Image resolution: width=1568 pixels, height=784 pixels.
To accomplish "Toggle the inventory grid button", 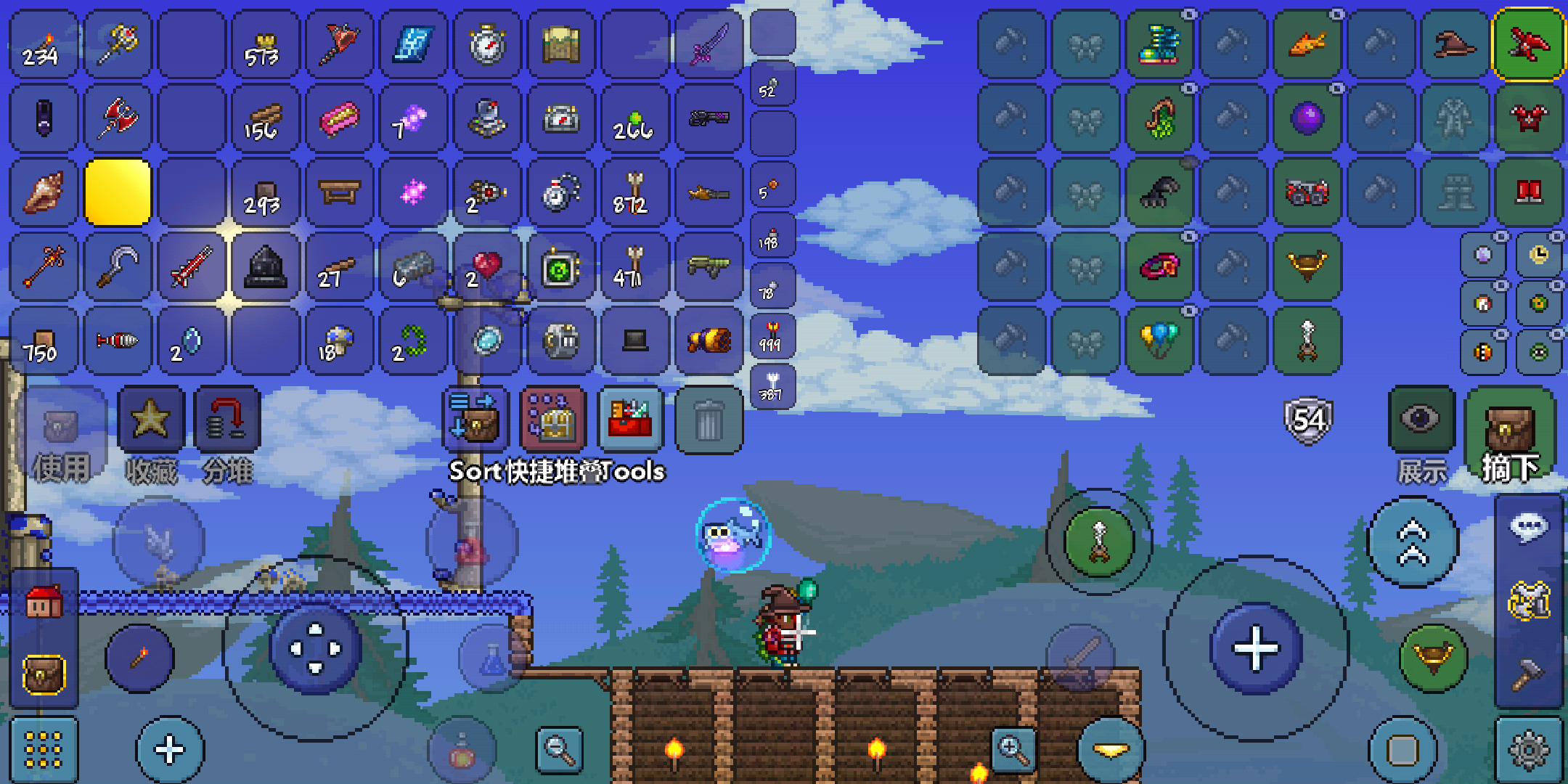I will tap(44, 750).
